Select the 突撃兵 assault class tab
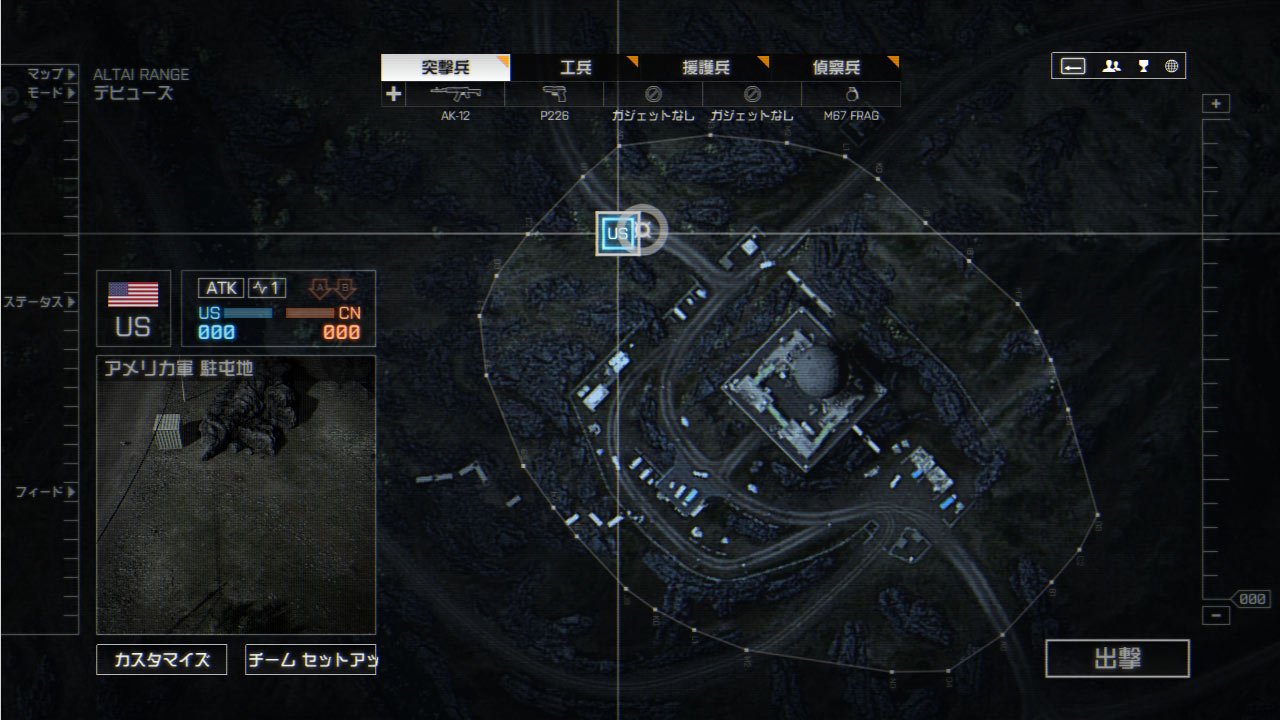The width and height of the screenshot is (1280, 720). (445, 68)
